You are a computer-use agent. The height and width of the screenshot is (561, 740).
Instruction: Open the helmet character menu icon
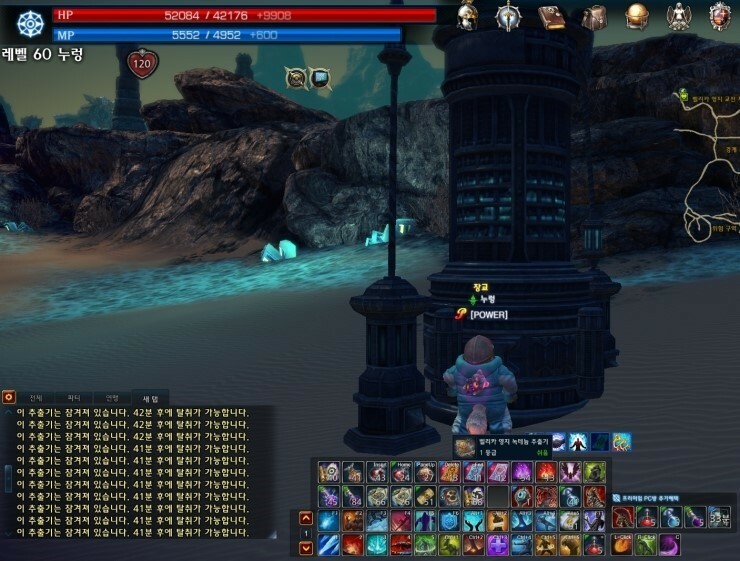[467, 16]
